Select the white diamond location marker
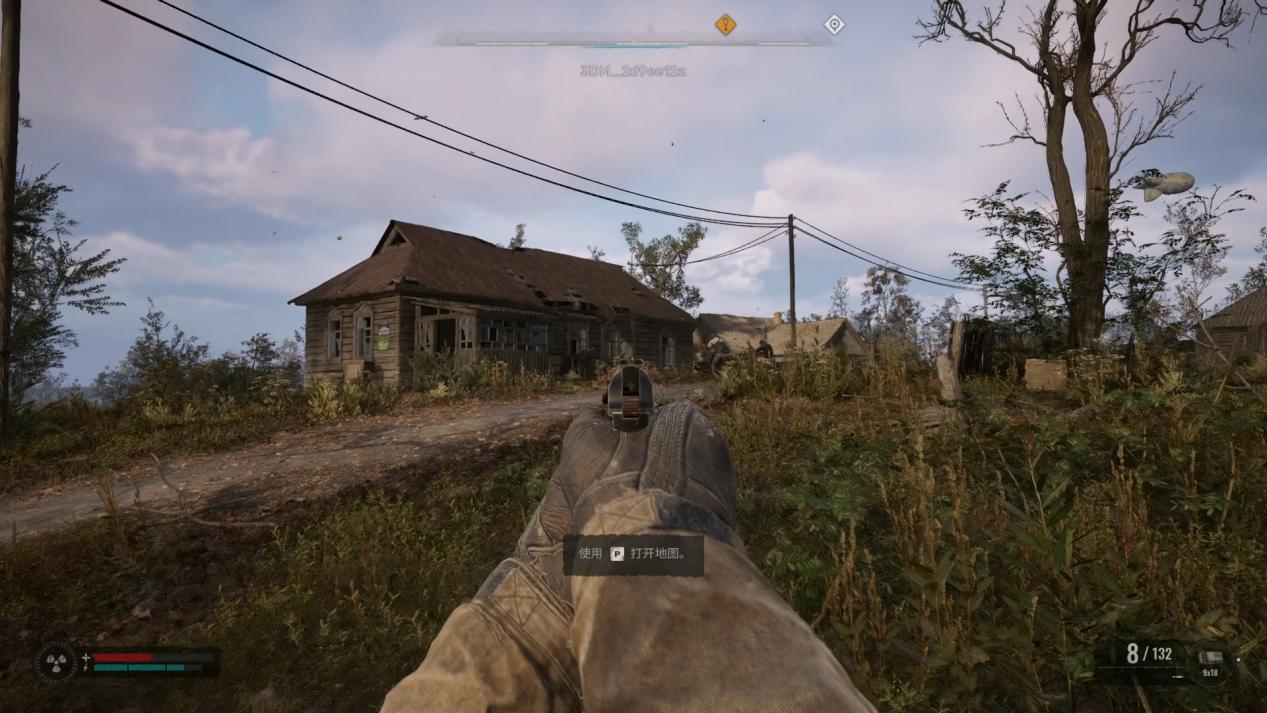Viewport: 1267px width, 713px height. pyautogui.click(x=833, y=24)
